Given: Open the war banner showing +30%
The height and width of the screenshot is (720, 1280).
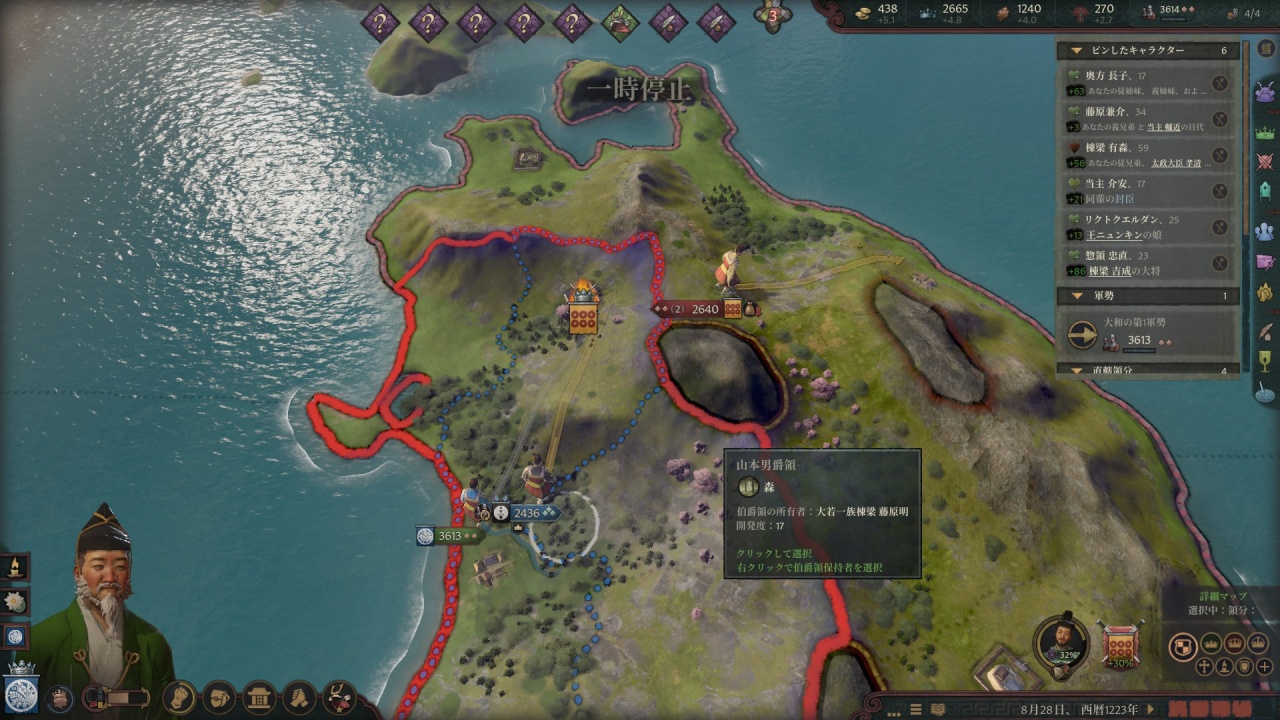Looking at the screenshot, I should tap(1120, 644).
